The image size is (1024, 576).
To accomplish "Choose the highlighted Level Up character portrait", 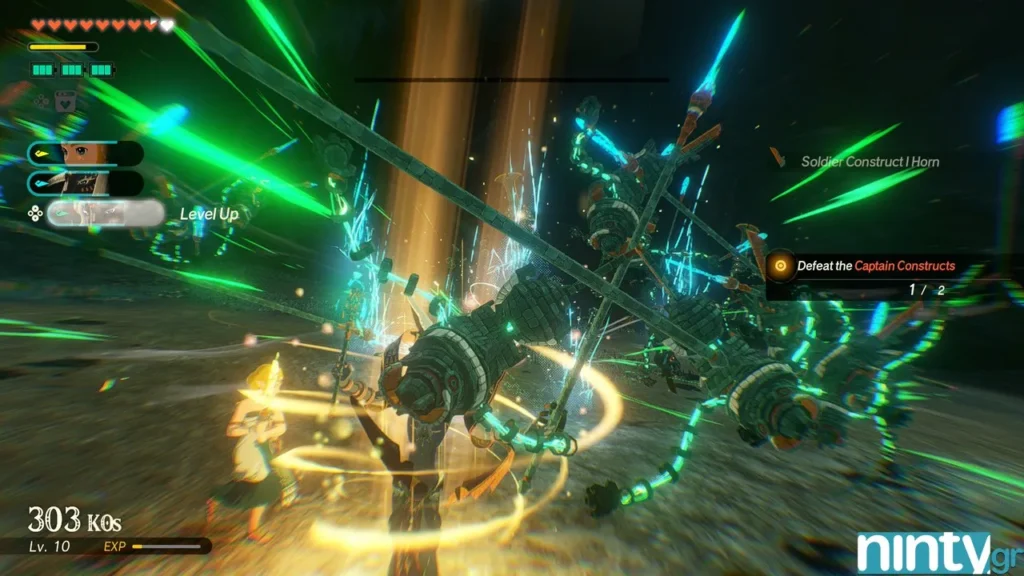I will point(105,213).
